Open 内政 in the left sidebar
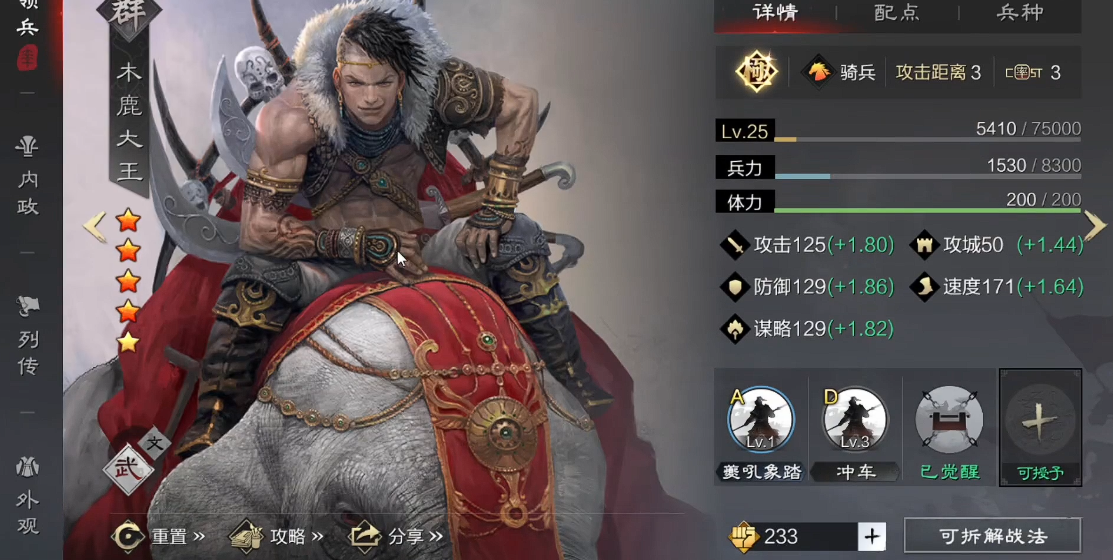1113x560 pixels. coord(28,177)
